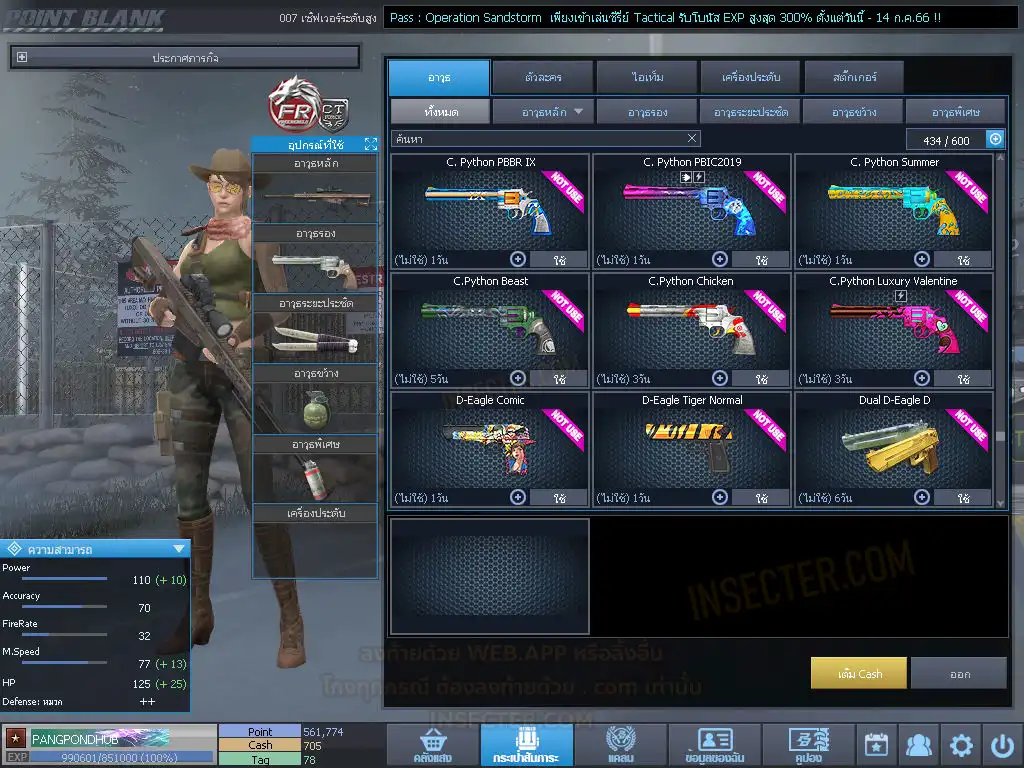
Task: Switch to the ตัวละคร character tab
Action: coord(541,77)
